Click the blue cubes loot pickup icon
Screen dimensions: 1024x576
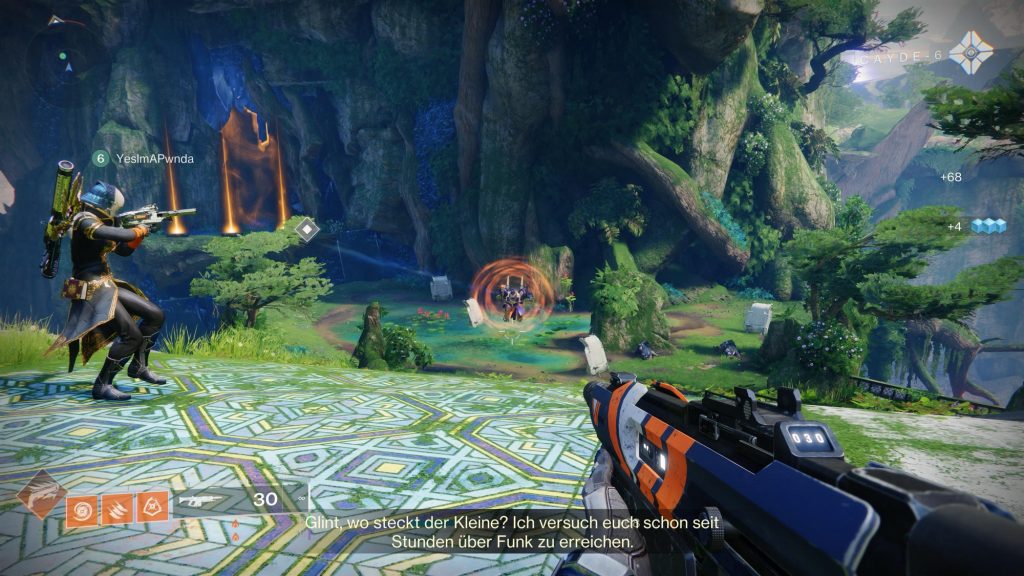988,226
